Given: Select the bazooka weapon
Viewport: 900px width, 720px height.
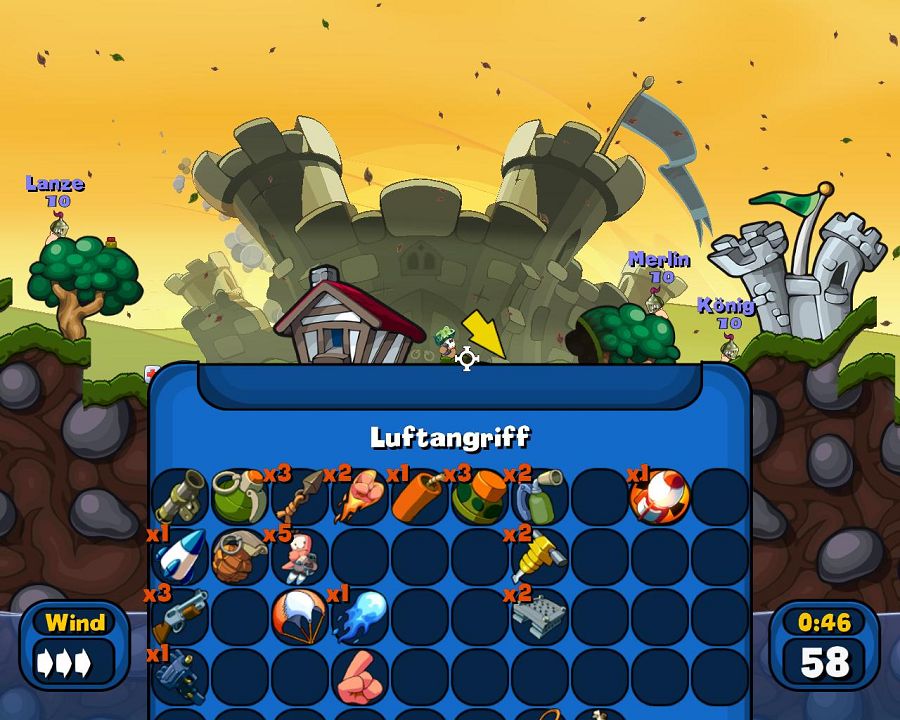Looking at the screenshot, I should pyautogui.click(x=180, y=497).
